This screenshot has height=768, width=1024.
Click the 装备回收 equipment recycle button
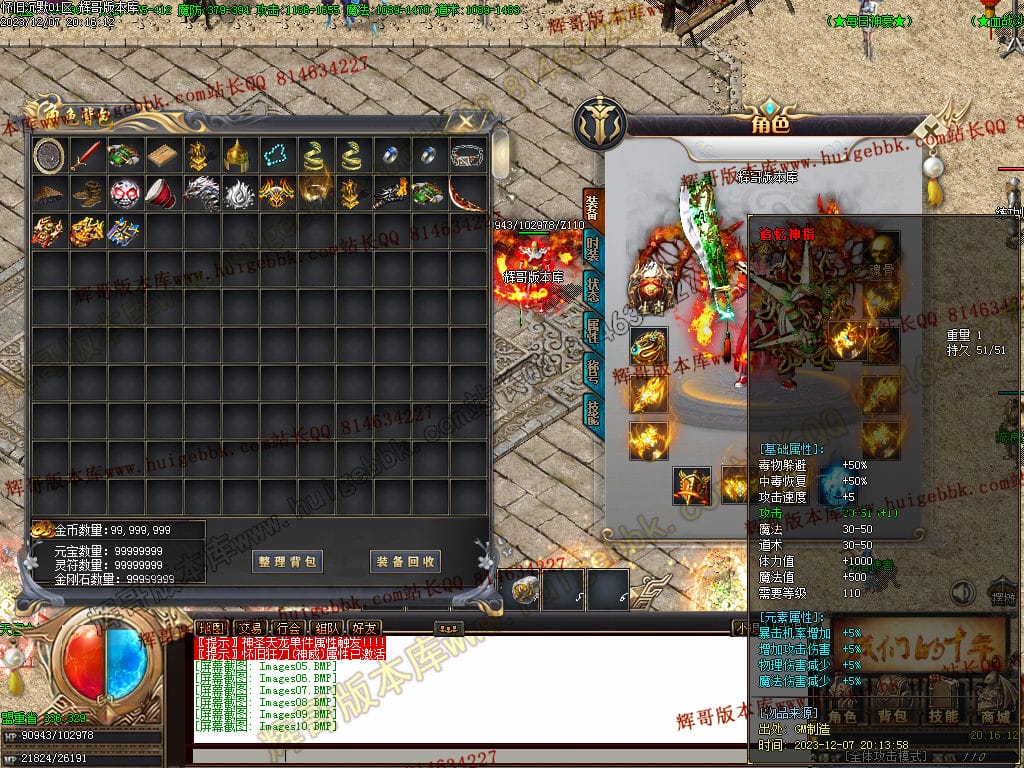405,561
